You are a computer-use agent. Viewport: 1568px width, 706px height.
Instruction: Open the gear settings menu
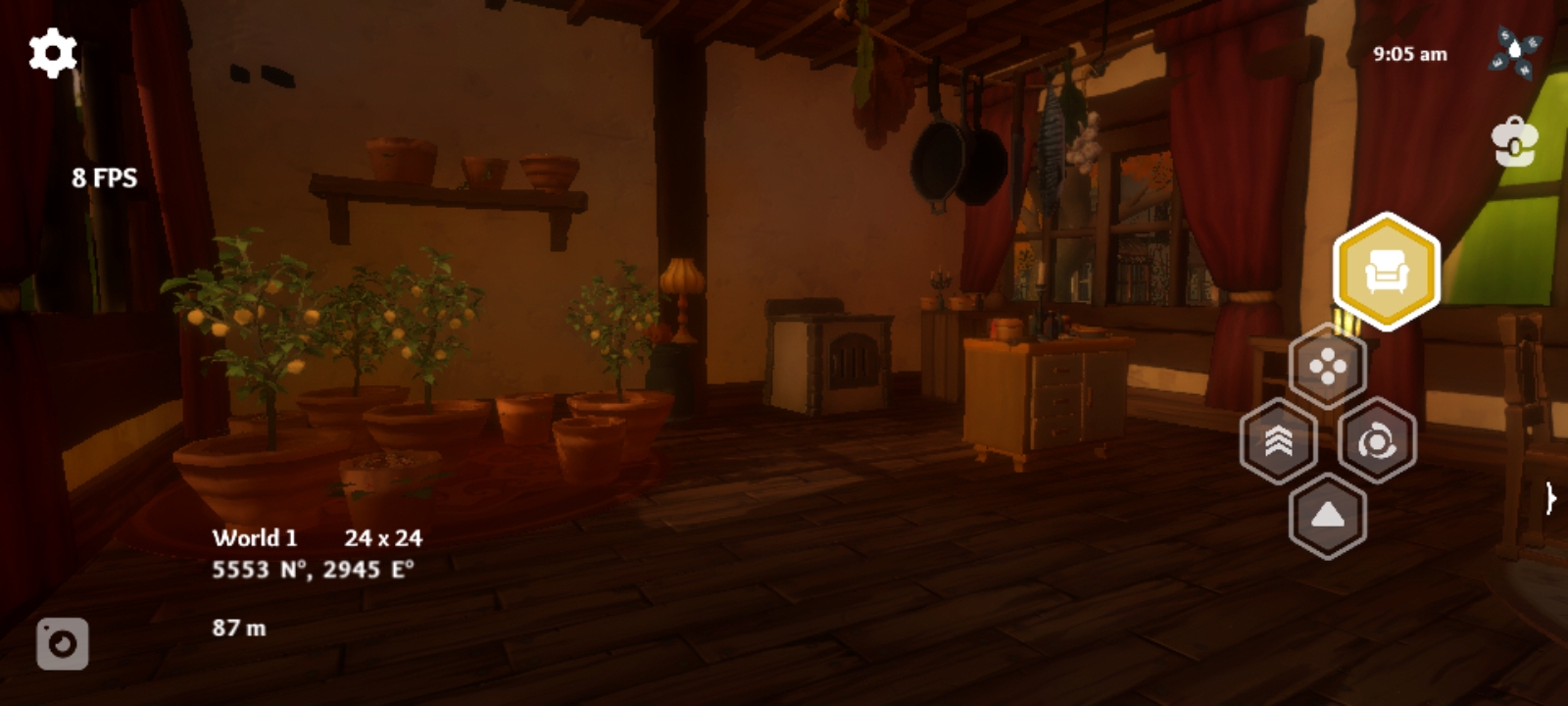[53, 53]
